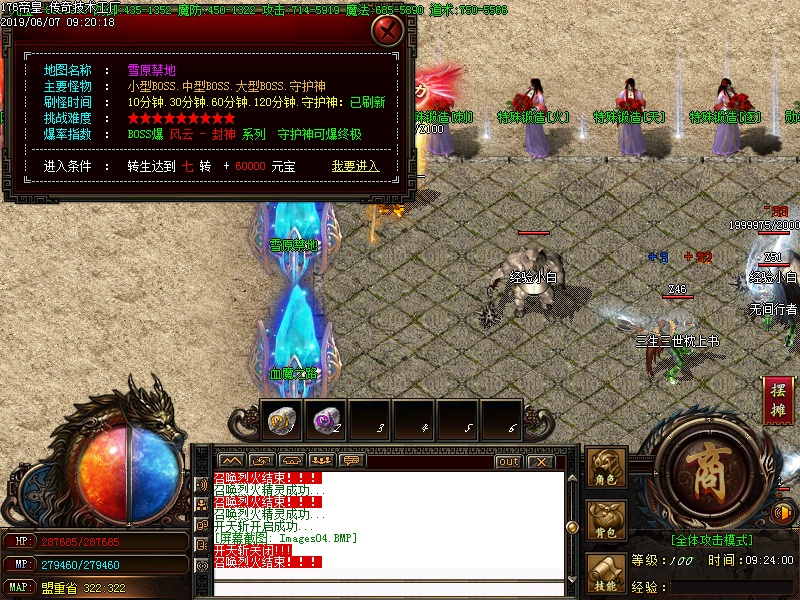
Task: Open the 背包 bag inventory
Action: 607,519
